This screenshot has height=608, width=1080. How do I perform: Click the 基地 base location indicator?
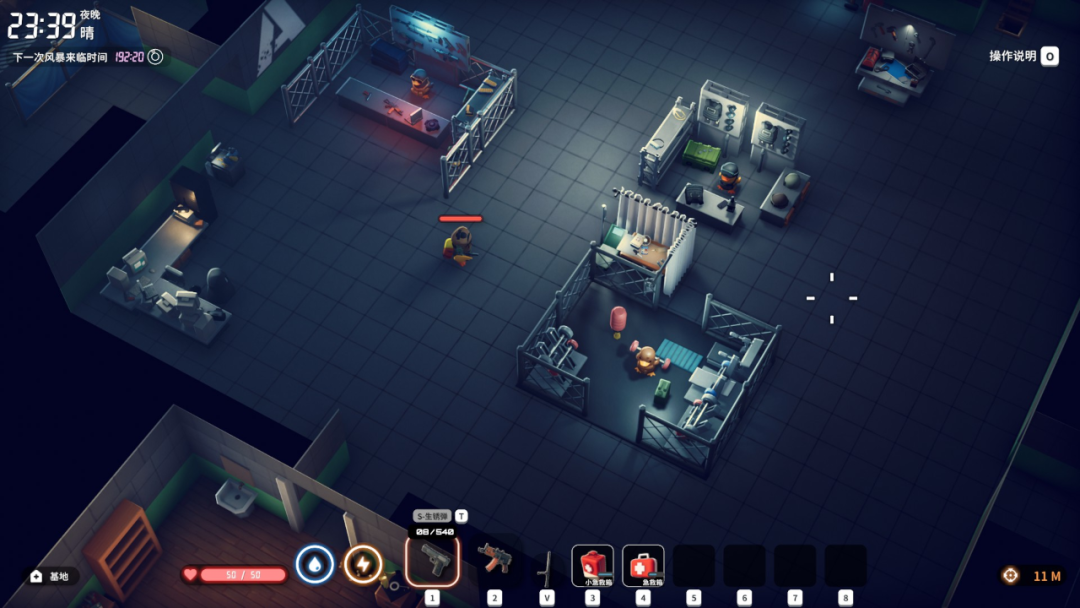click(50, 576)
